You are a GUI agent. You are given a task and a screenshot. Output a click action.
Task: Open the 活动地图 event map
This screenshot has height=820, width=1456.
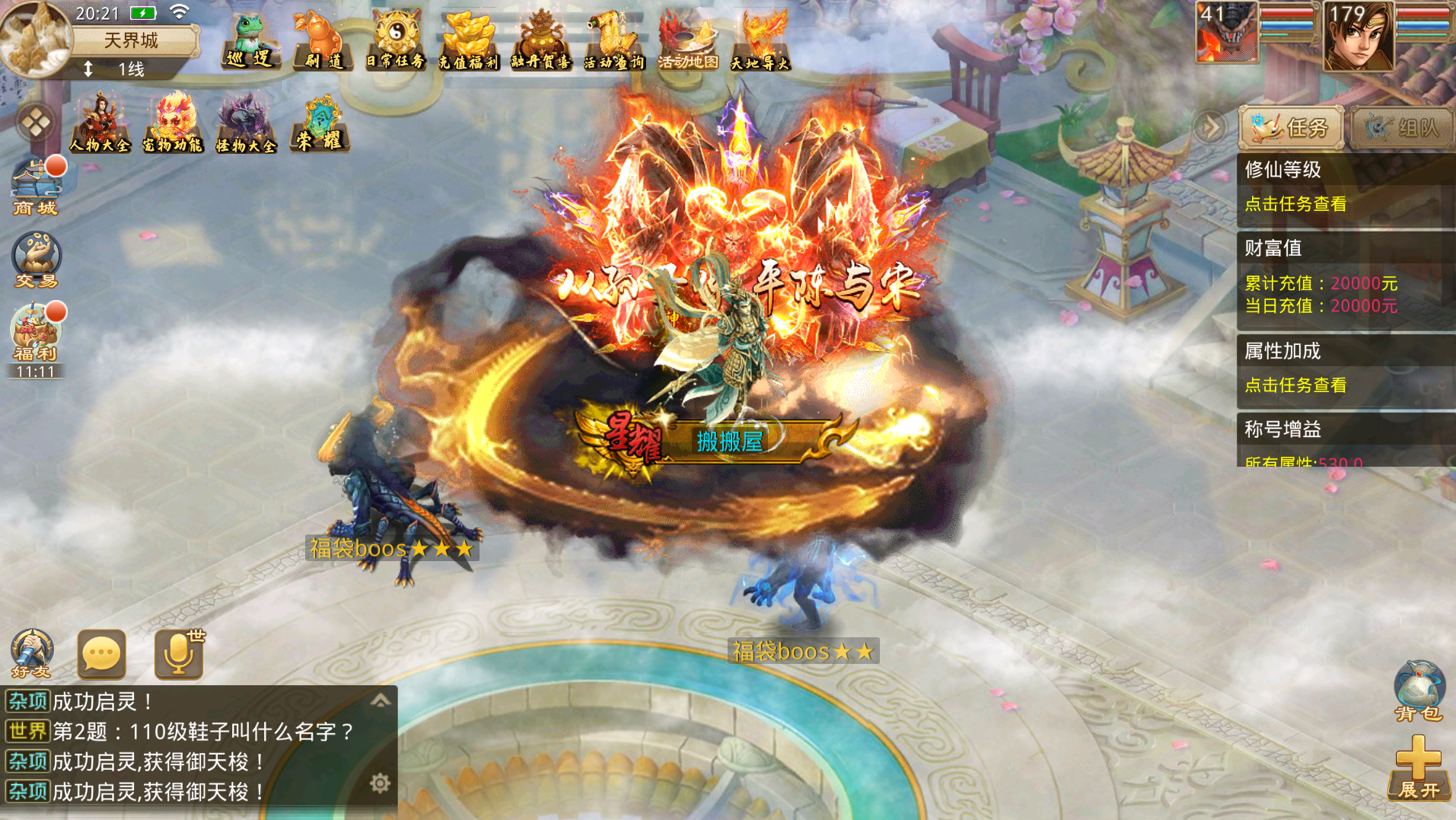pos(687,42)
